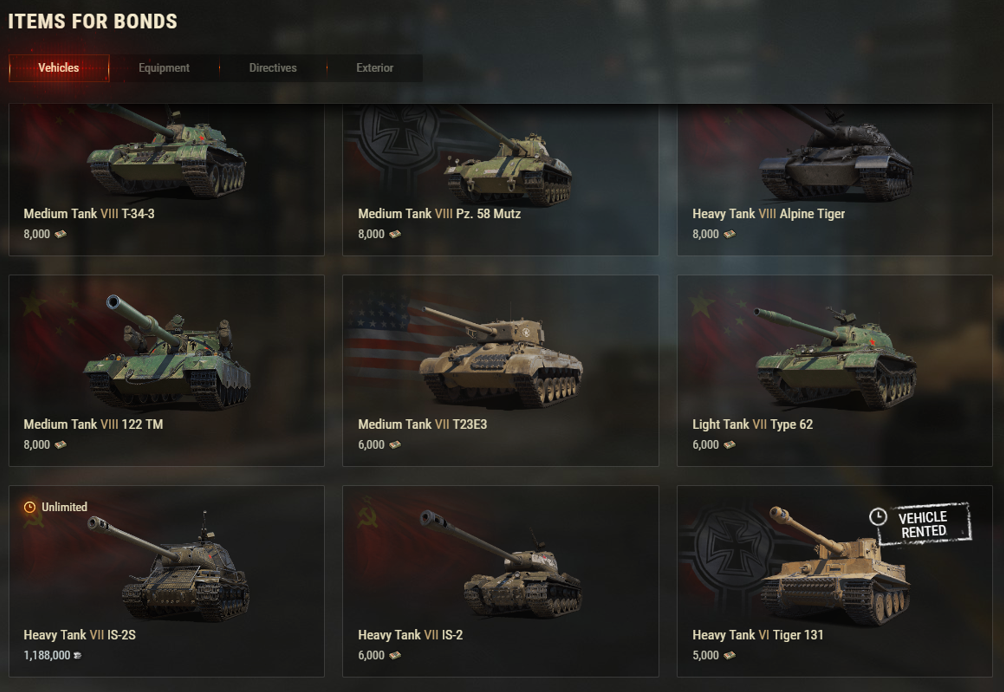This screenshot has width=1004, height=692.
Task: Show the Directives tab
Action: (273, 68)
